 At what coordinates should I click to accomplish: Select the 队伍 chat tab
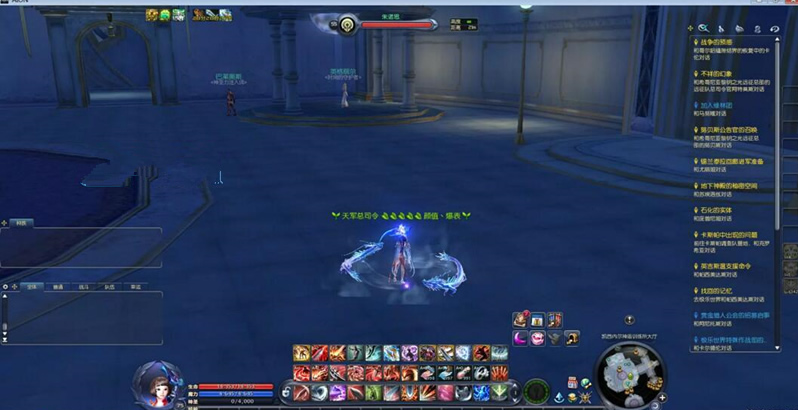[x=110, y=286]
